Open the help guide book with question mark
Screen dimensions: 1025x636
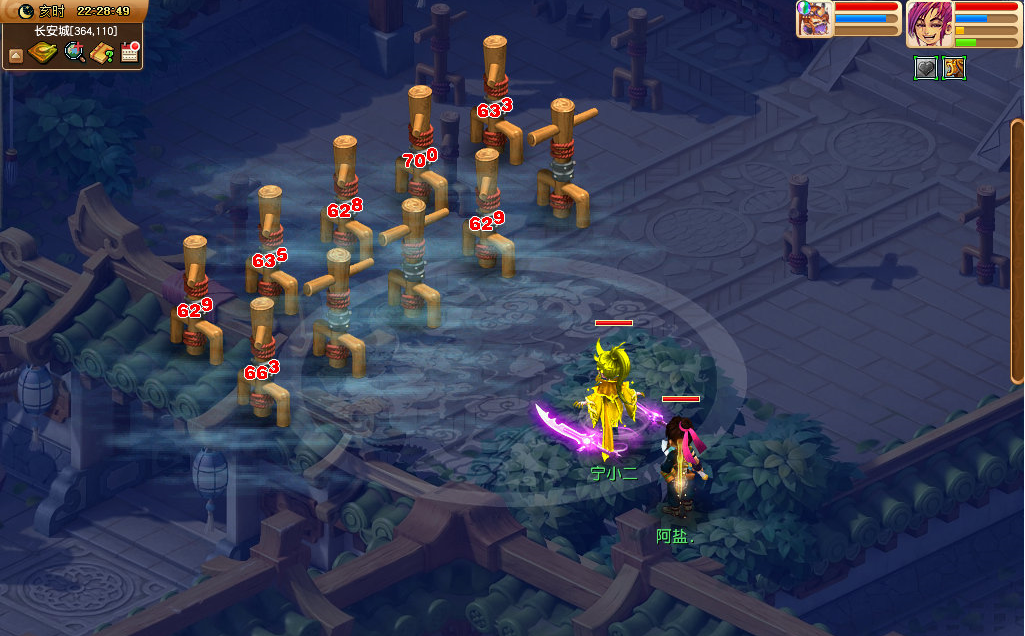[x=101, y=52]
